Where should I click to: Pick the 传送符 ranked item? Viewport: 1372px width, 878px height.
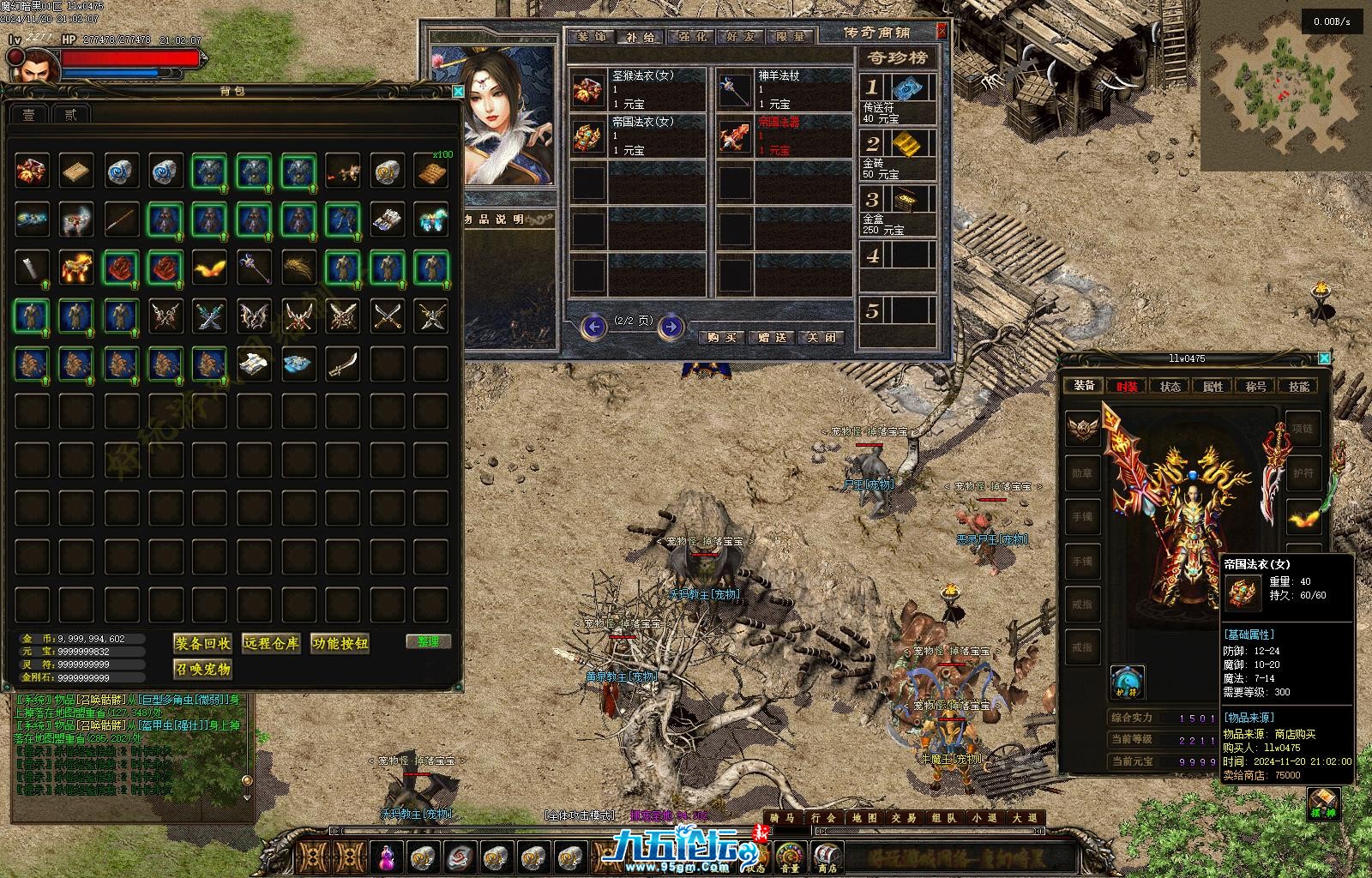[x=898, y=100]
